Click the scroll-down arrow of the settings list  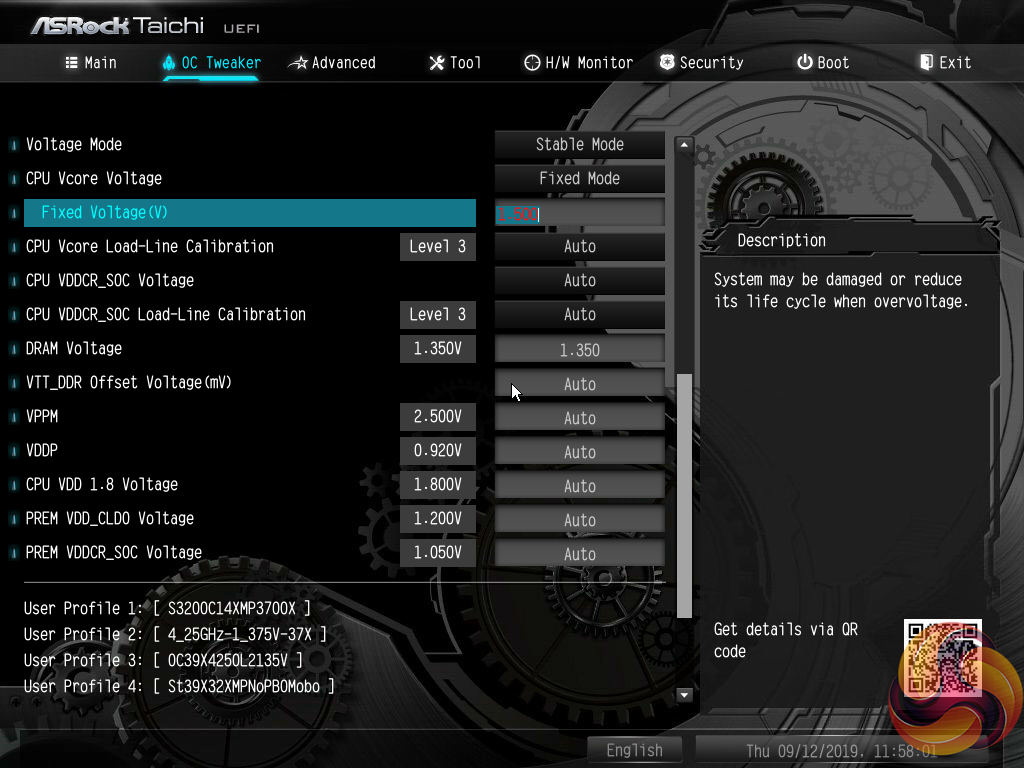point(685,694)
